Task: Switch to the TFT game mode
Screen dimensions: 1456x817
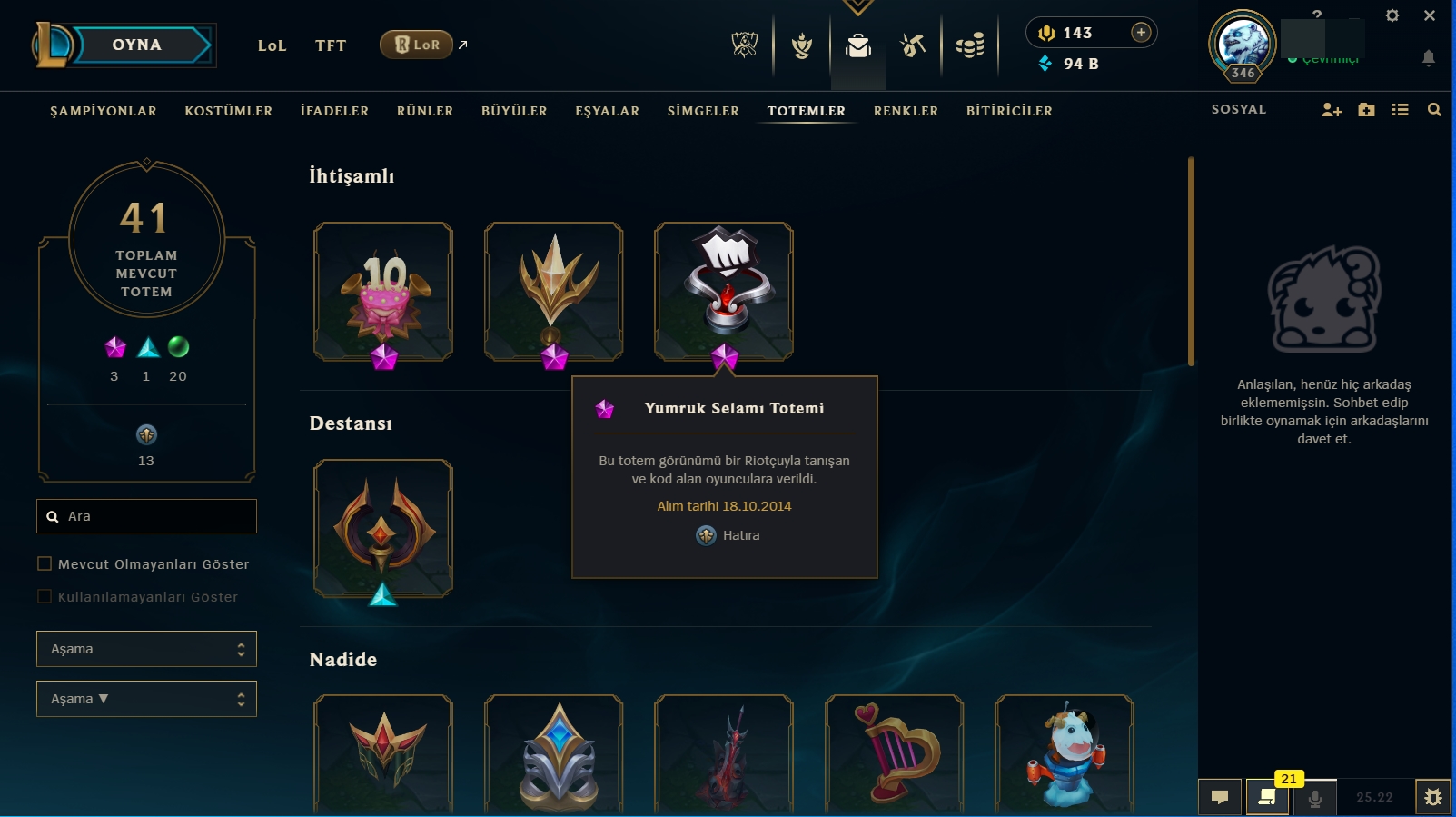Action: point(331,45)
